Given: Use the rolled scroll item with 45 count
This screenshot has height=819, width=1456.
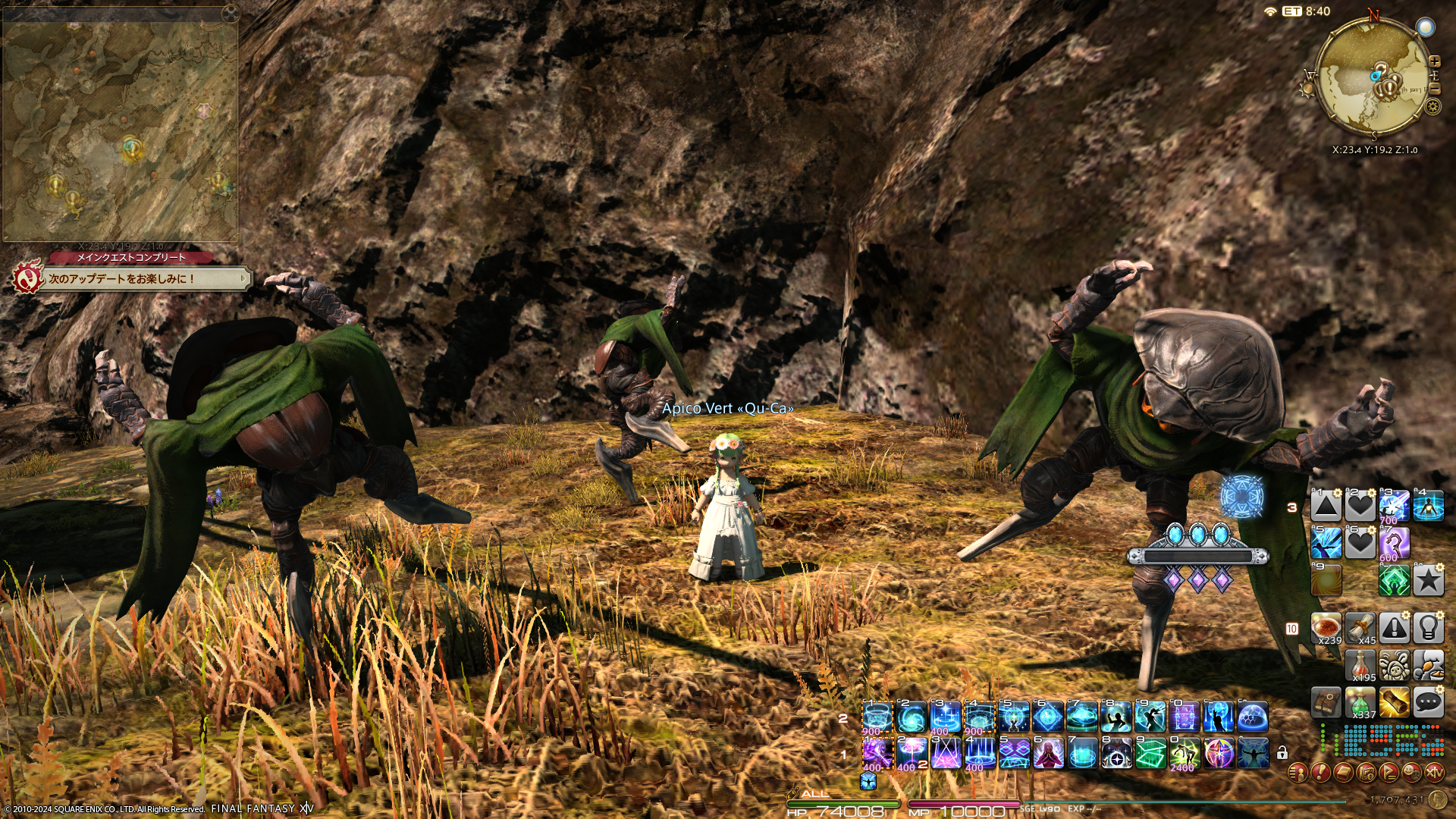Looking at the screenshot, I should point(1360,629).
